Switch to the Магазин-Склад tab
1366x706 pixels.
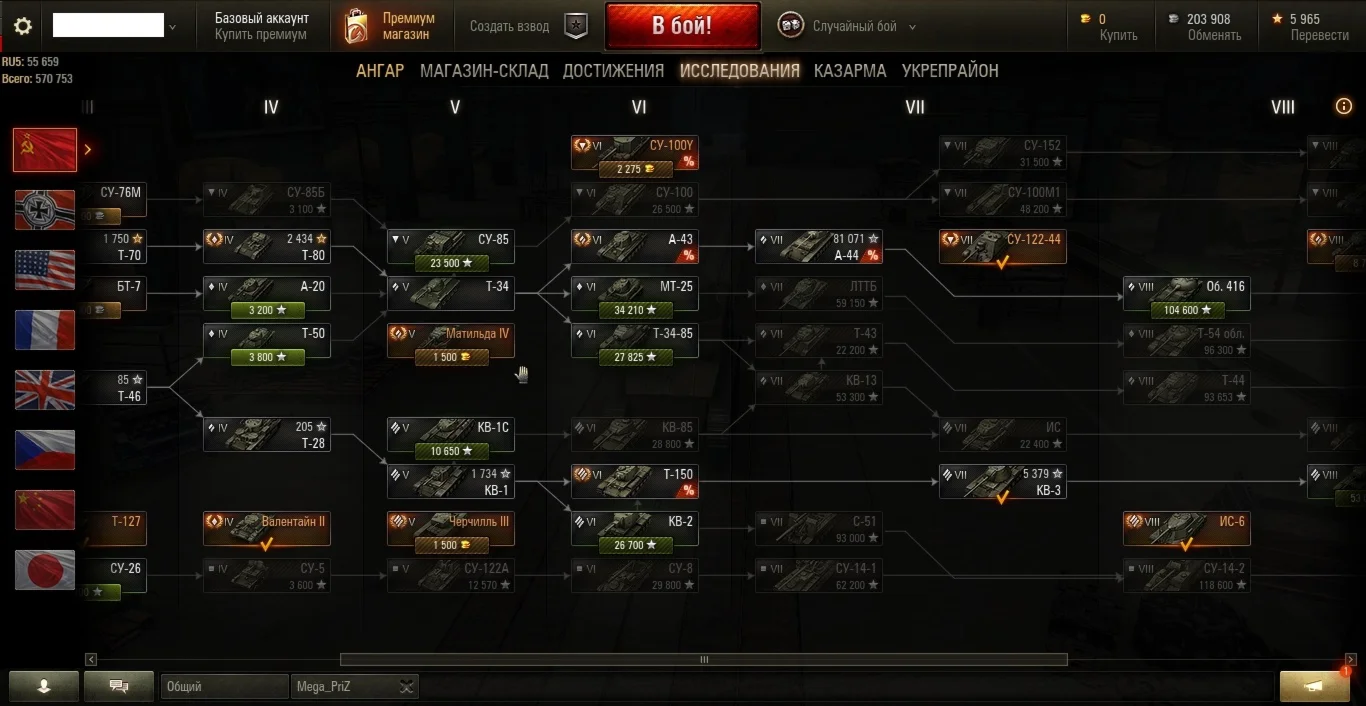point(484,71)
